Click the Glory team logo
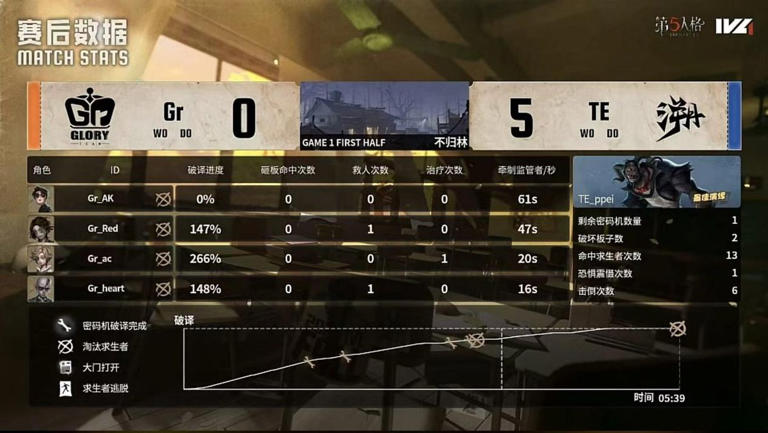The image size is (768, 433). coord(94,116)
